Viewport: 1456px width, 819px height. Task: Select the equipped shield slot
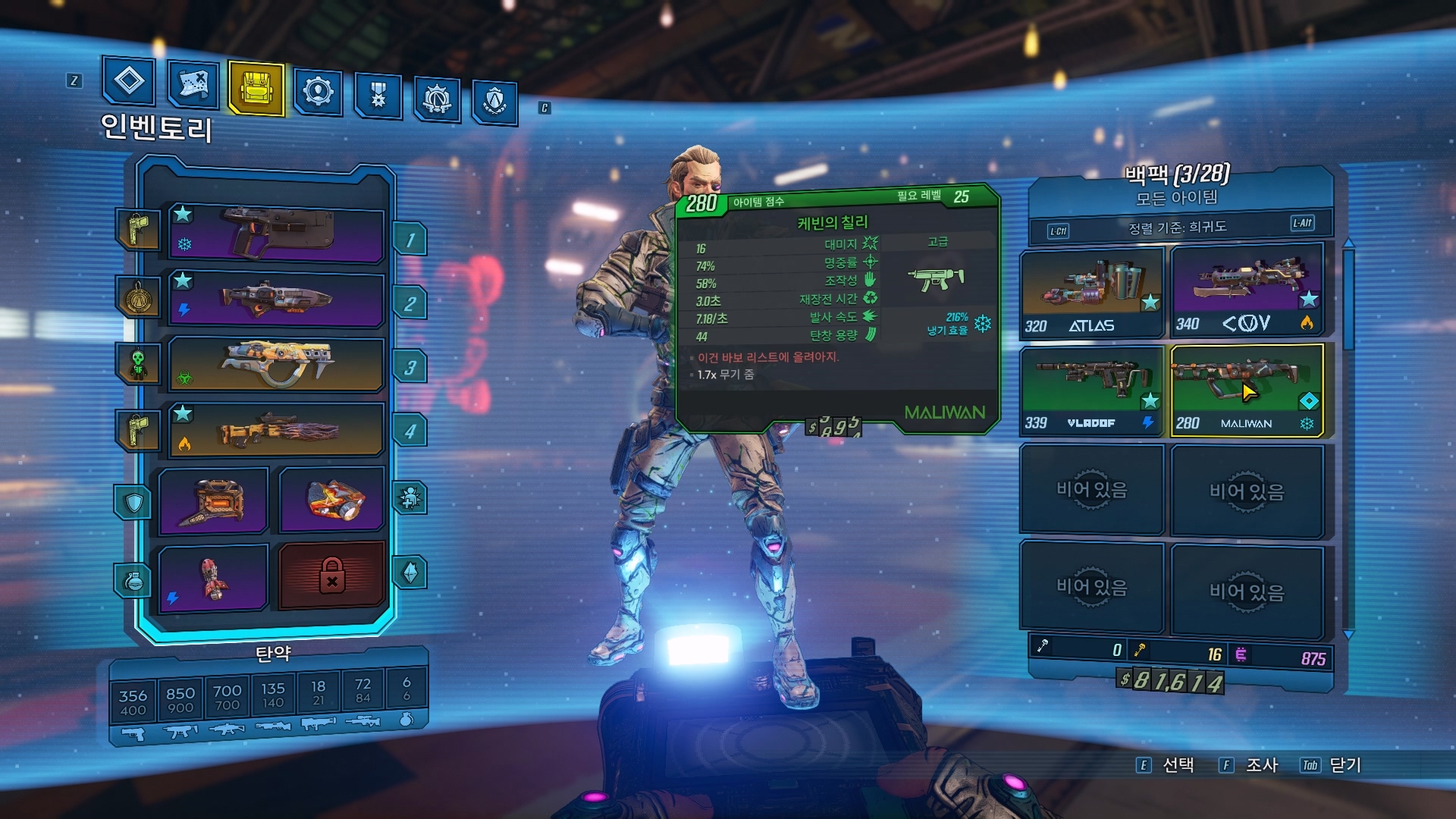[x=214, y=500]
